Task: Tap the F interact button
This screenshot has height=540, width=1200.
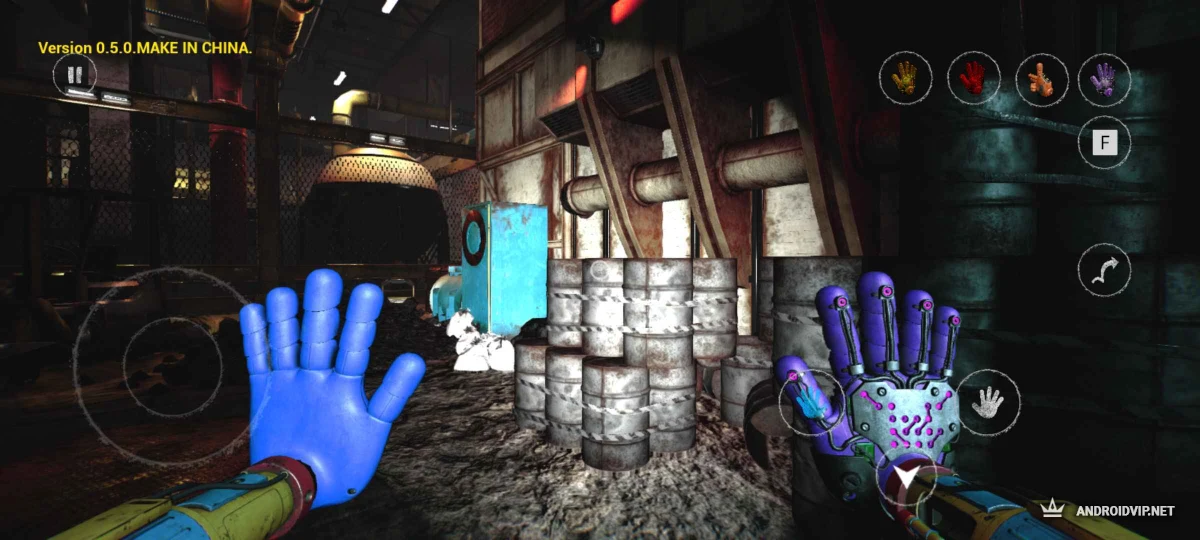Action: pyautogui.click(x=1104, y=143)
